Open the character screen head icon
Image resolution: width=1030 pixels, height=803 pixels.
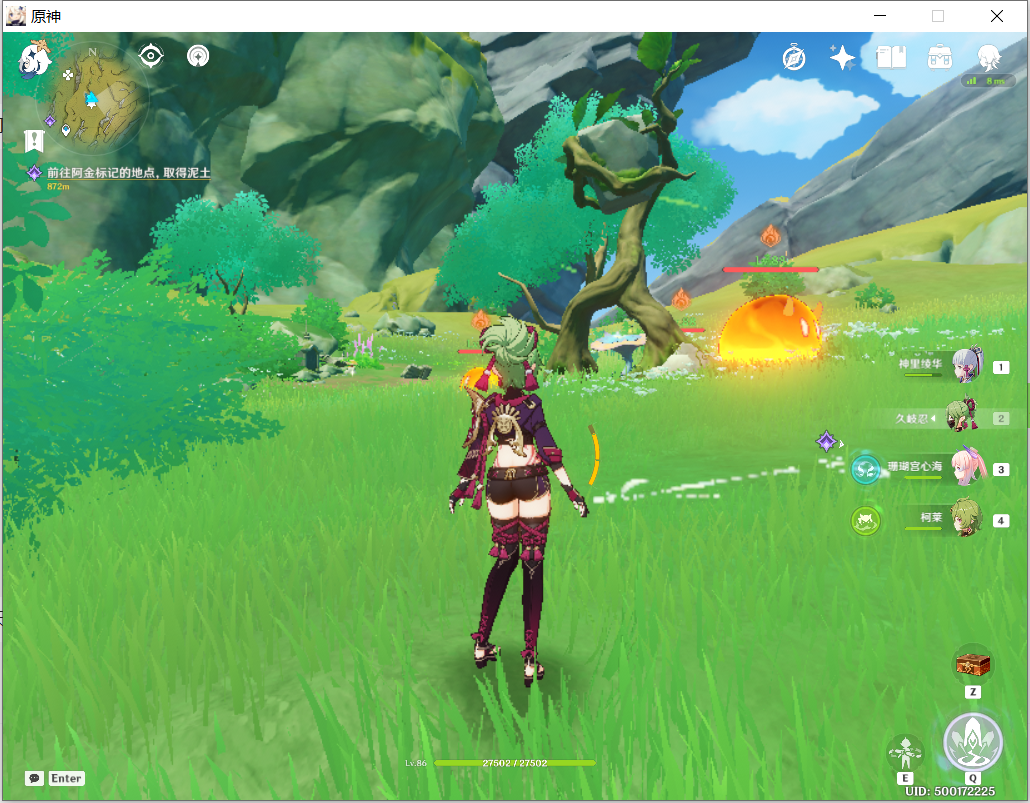988,56
